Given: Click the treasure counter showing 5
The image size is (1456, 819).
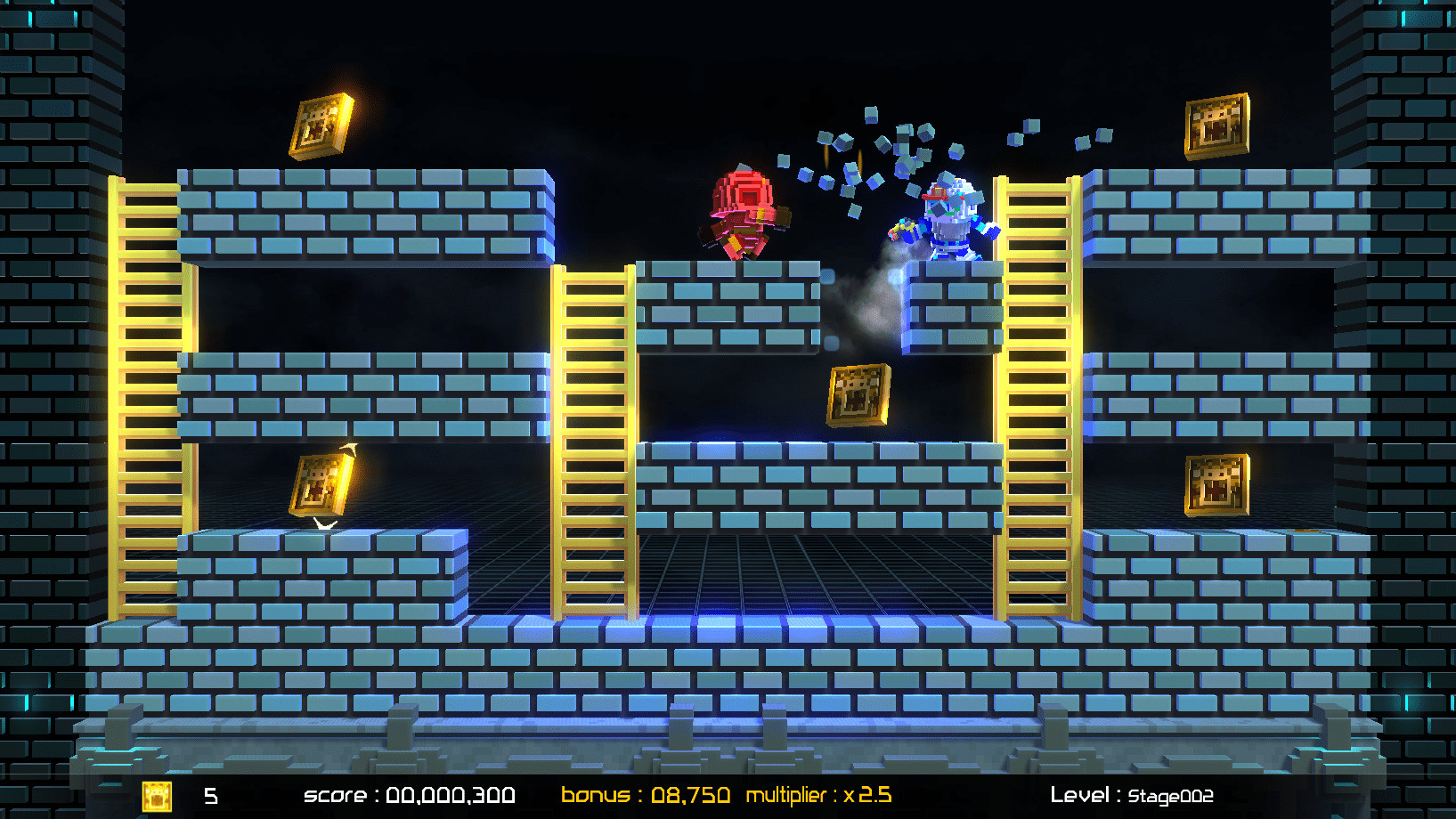Looking at the screenshot, I should (211, 797).
